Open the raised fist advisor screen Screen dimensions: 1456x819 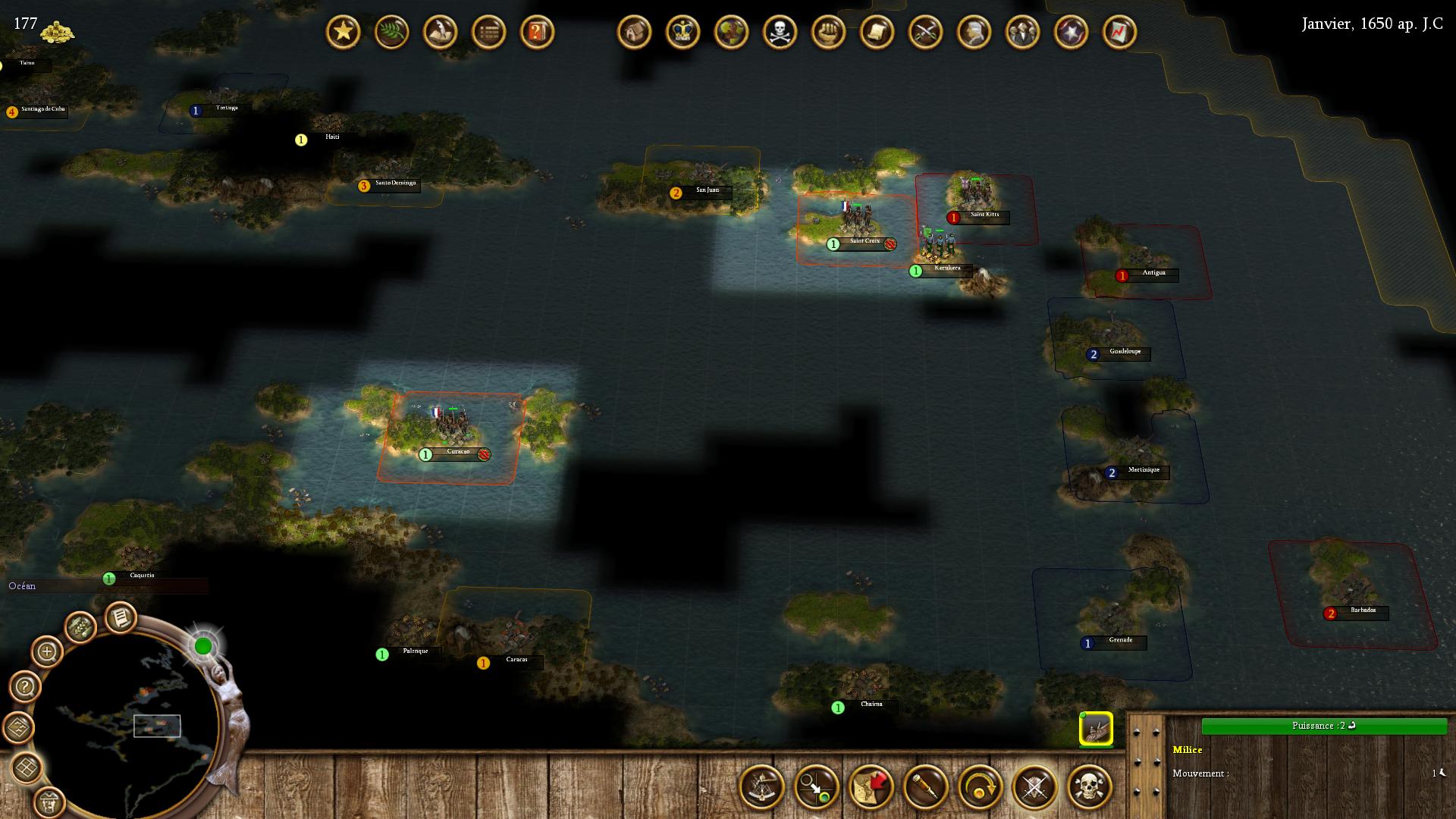[828, 33]
